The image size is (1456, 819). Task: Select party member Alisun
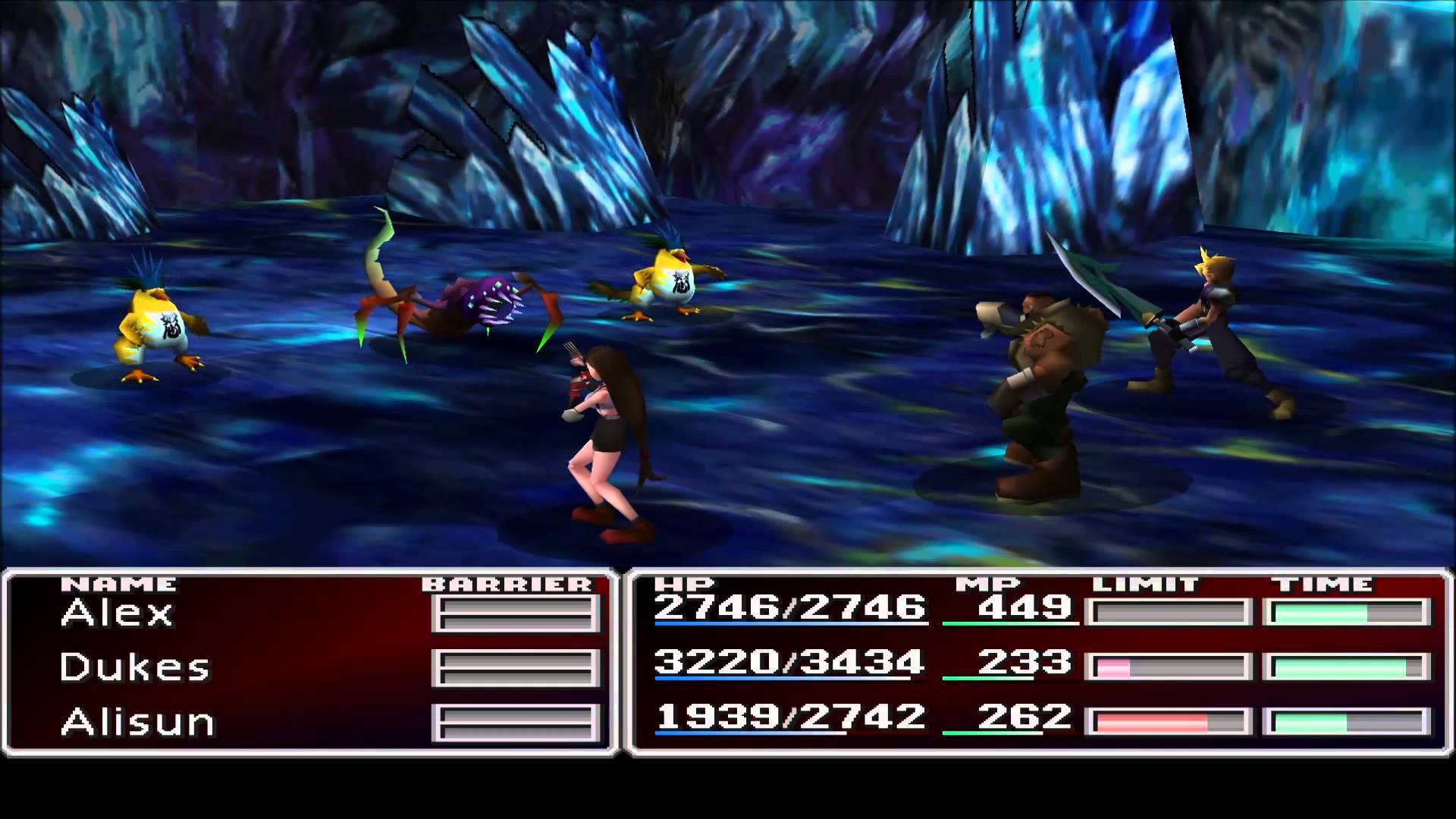[x=137, y=722]
